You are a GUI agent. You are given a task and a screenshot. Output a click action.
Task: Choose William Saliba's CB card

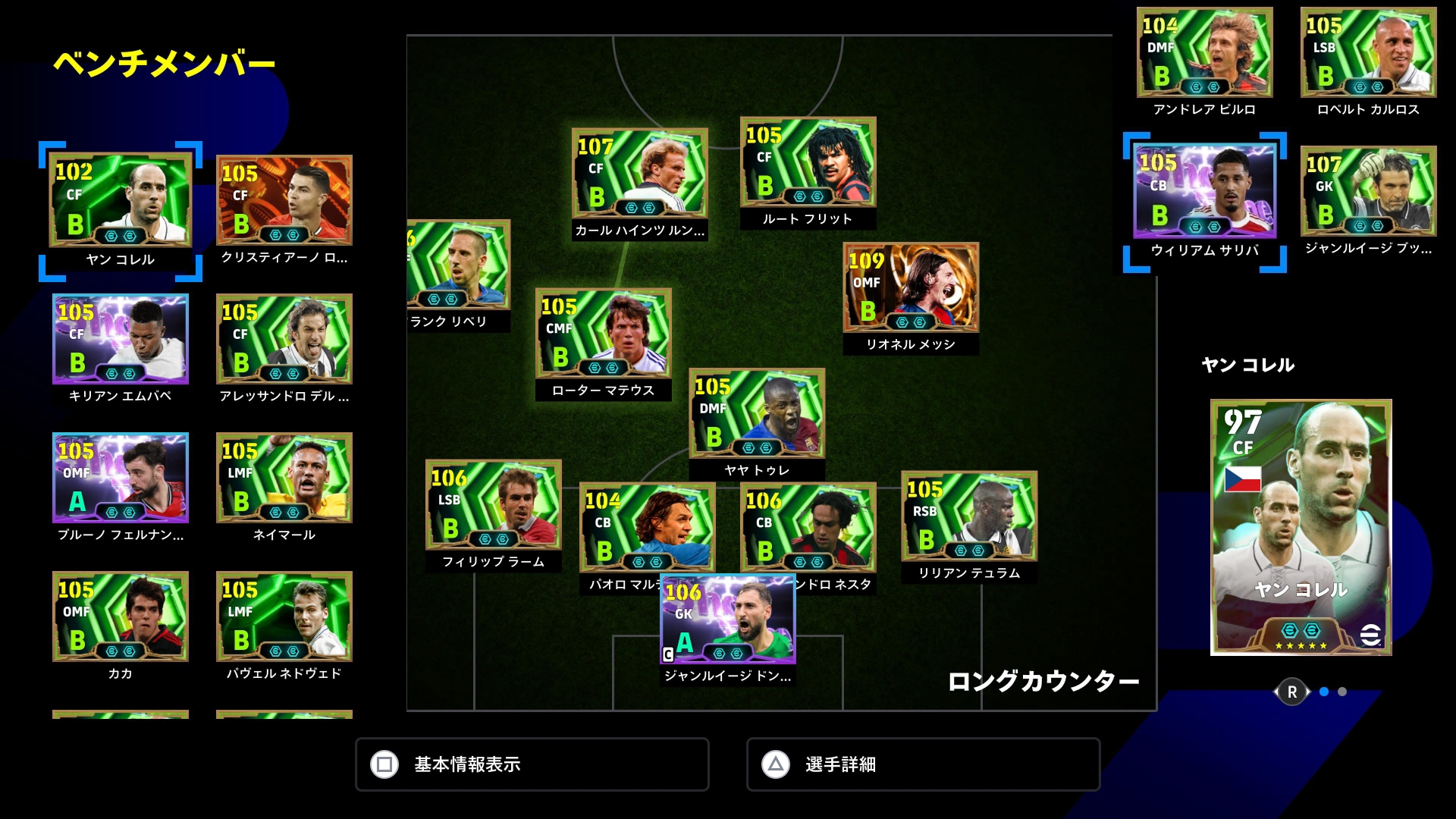click(1205, 193)
